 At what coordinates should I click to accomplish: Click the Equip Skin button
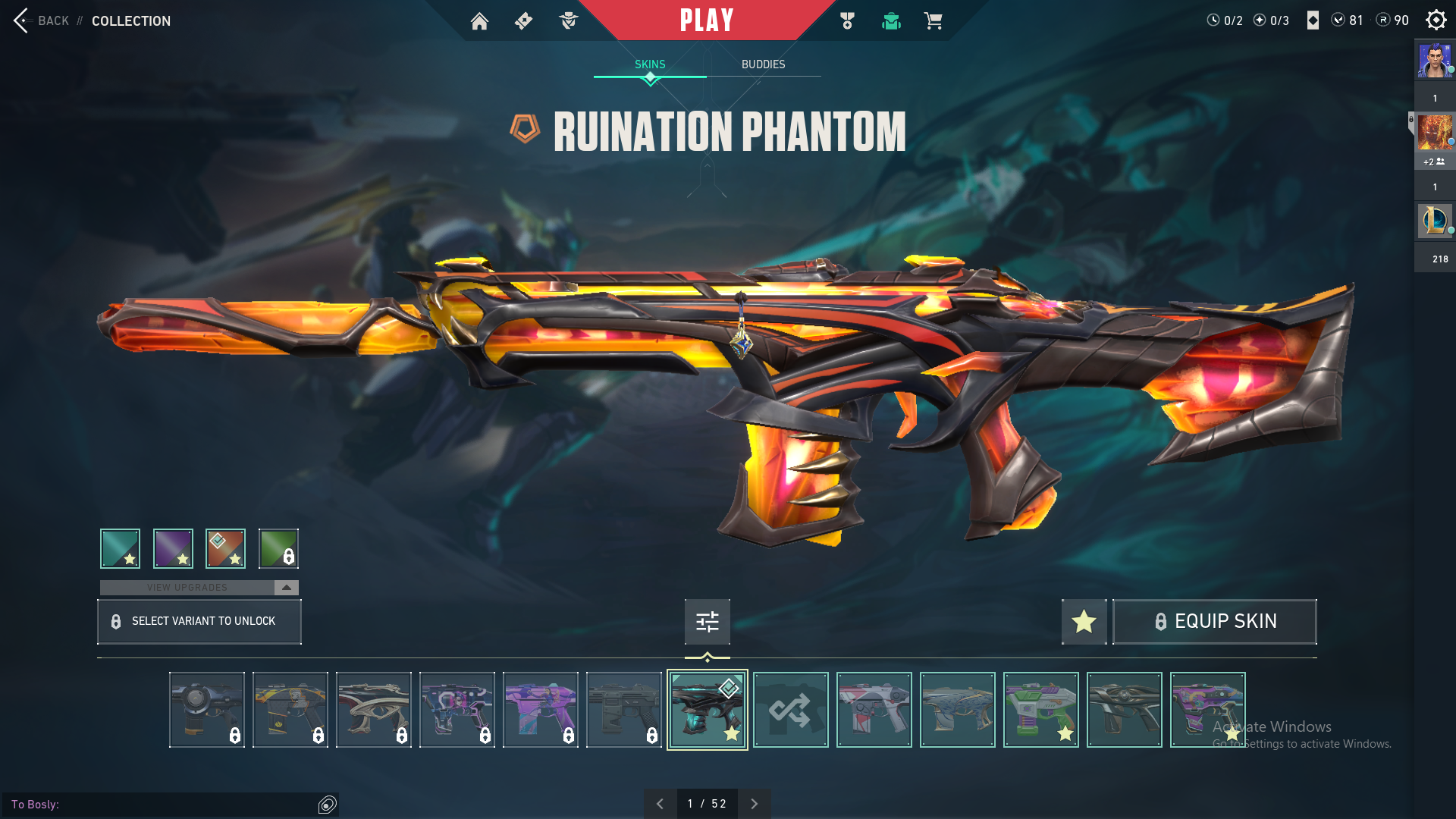tap(1214, 622)
